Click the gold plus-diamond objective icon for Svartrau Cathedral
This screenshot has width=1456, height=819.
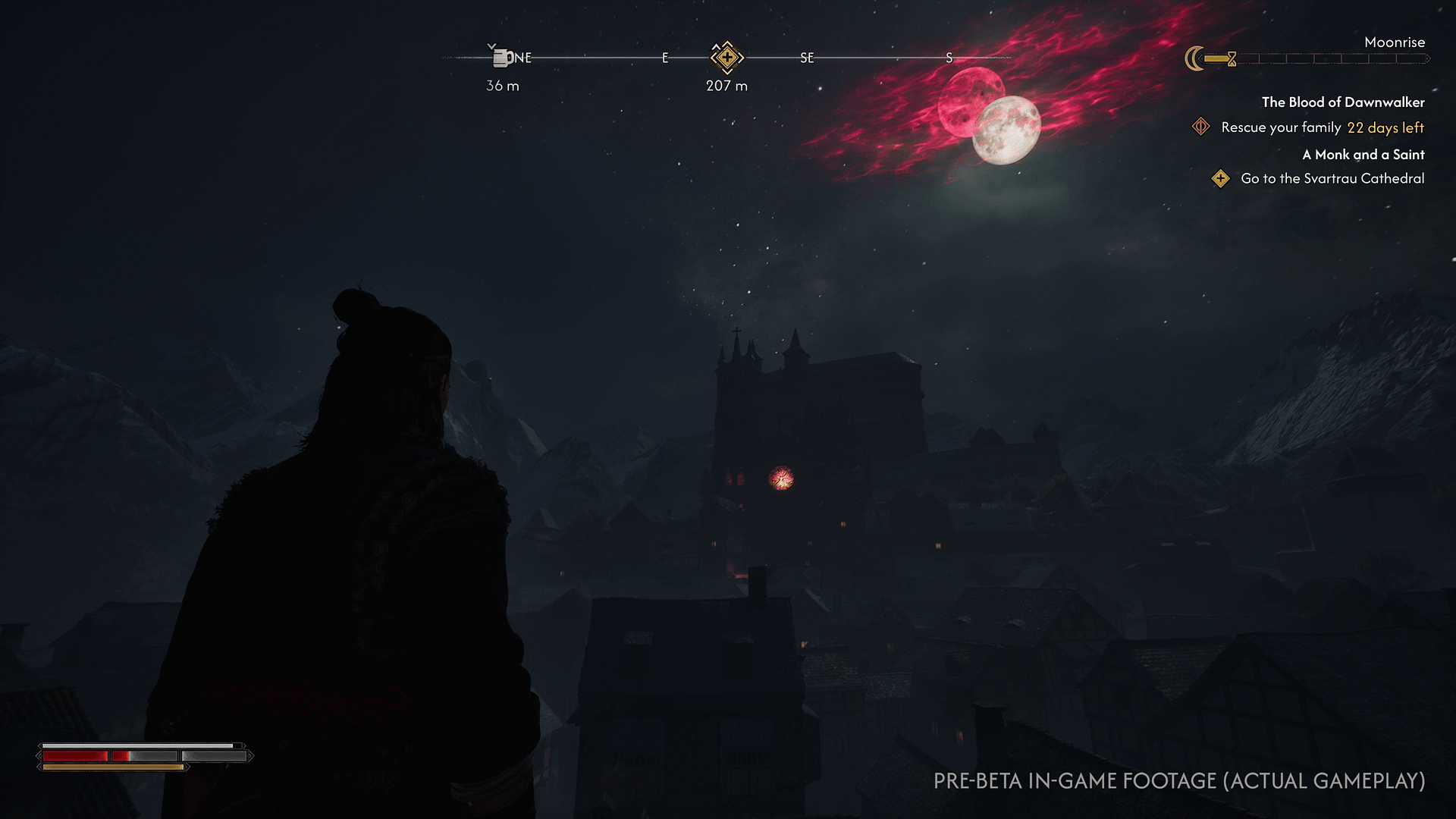point(1222,179)
